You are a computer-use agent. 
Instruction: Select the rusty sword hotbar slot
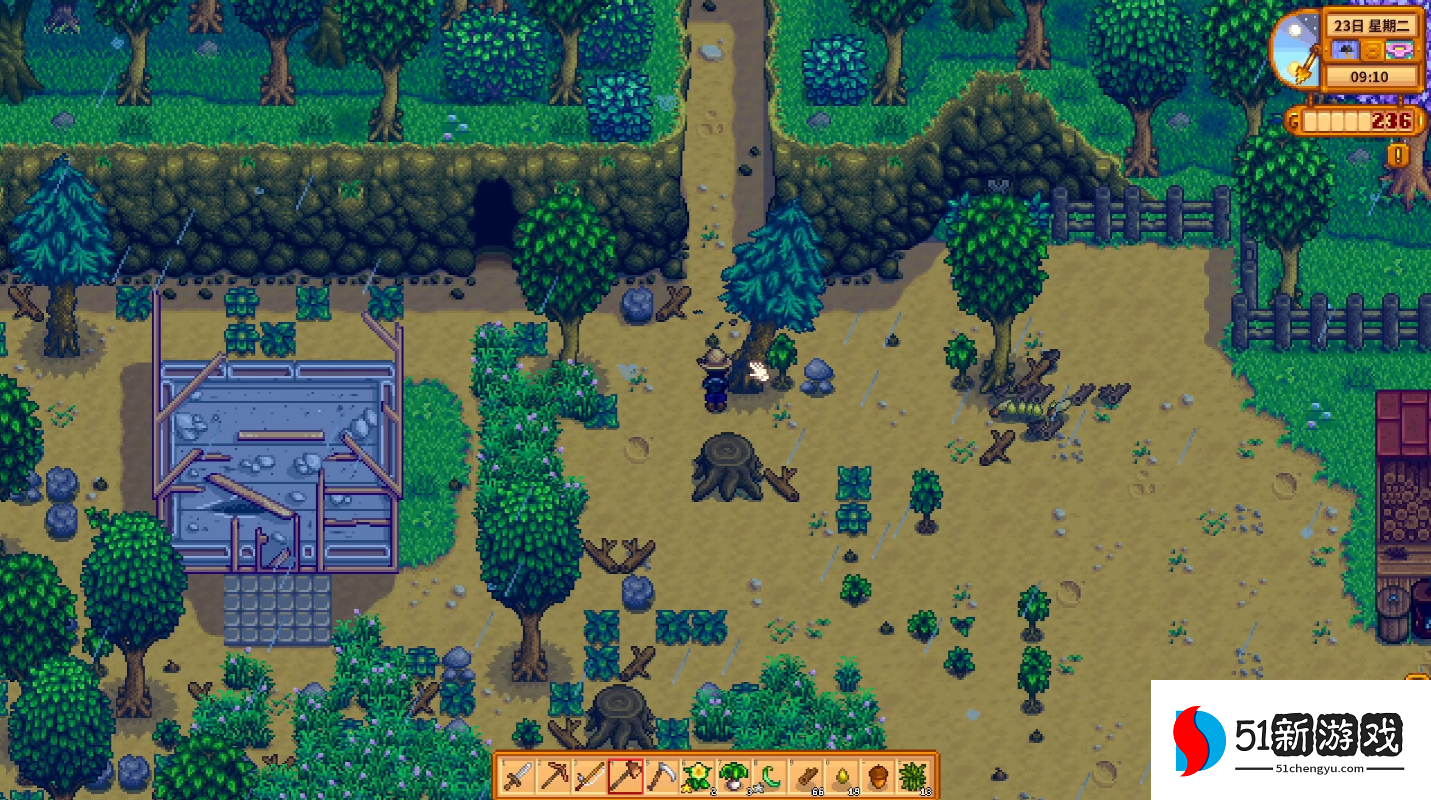[x=517, y=776]
